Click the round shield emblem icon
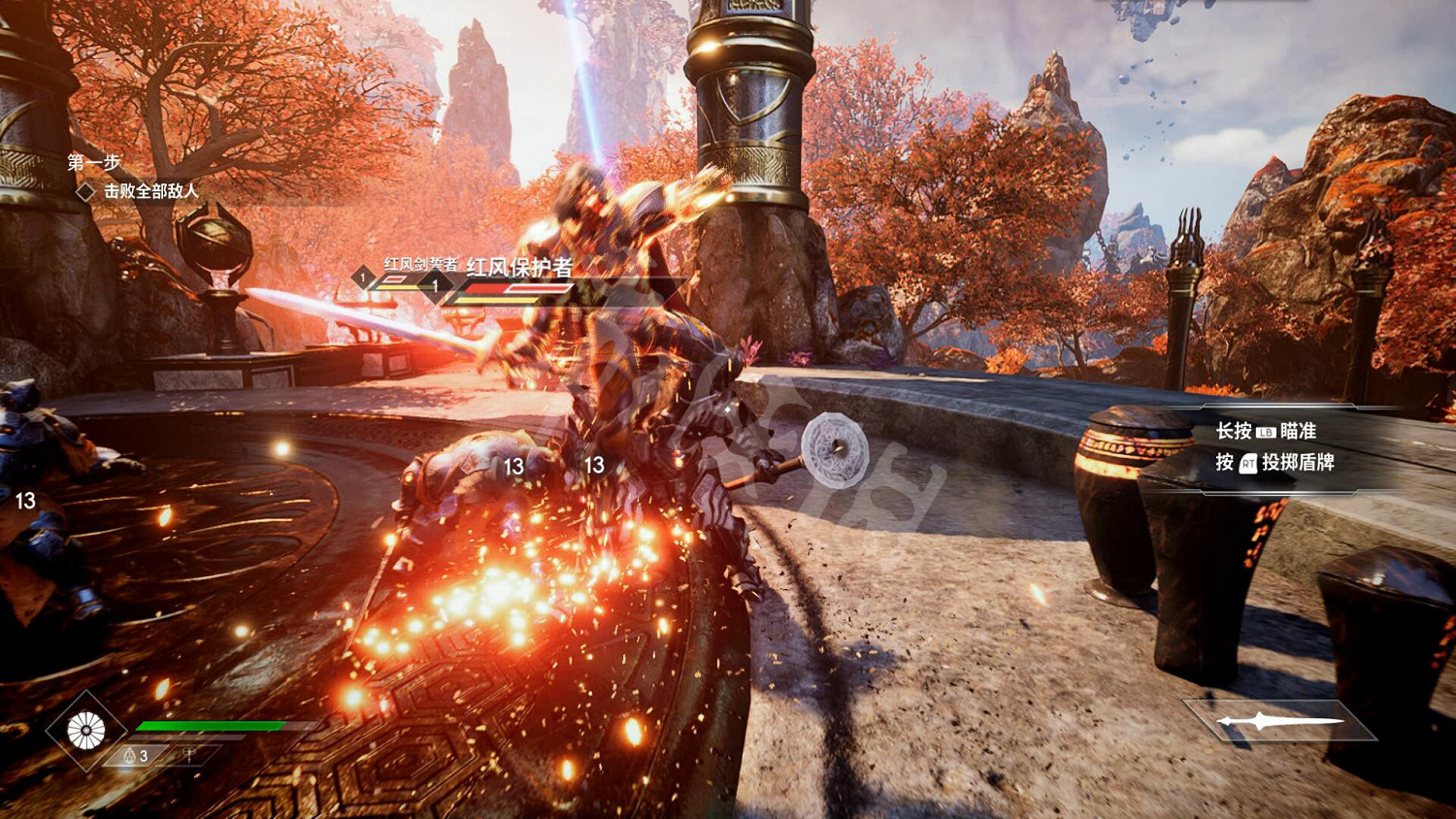1456x819 pixels. pyautogui.click(x=85, y=731)
